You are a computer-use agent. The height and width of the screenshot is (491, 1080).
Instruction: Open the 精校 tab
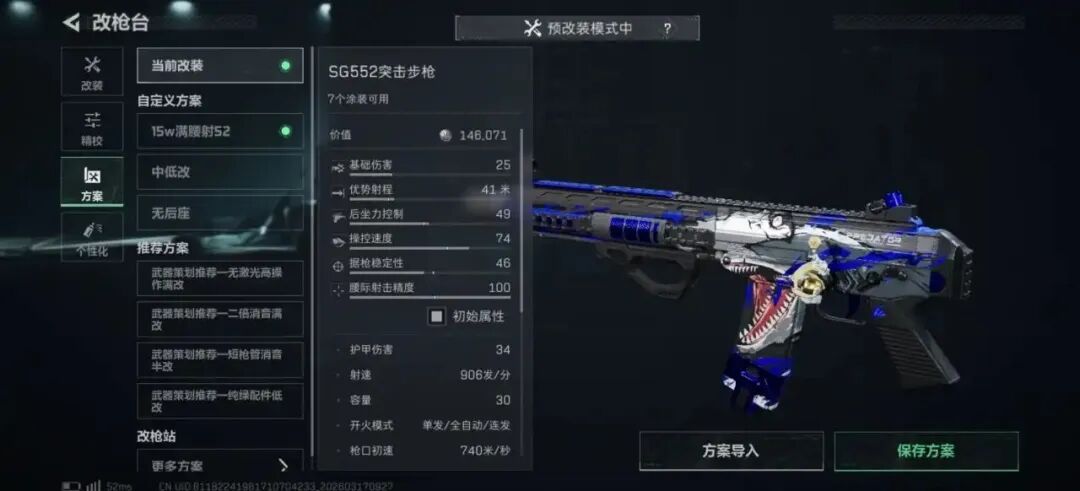point(92,127)
